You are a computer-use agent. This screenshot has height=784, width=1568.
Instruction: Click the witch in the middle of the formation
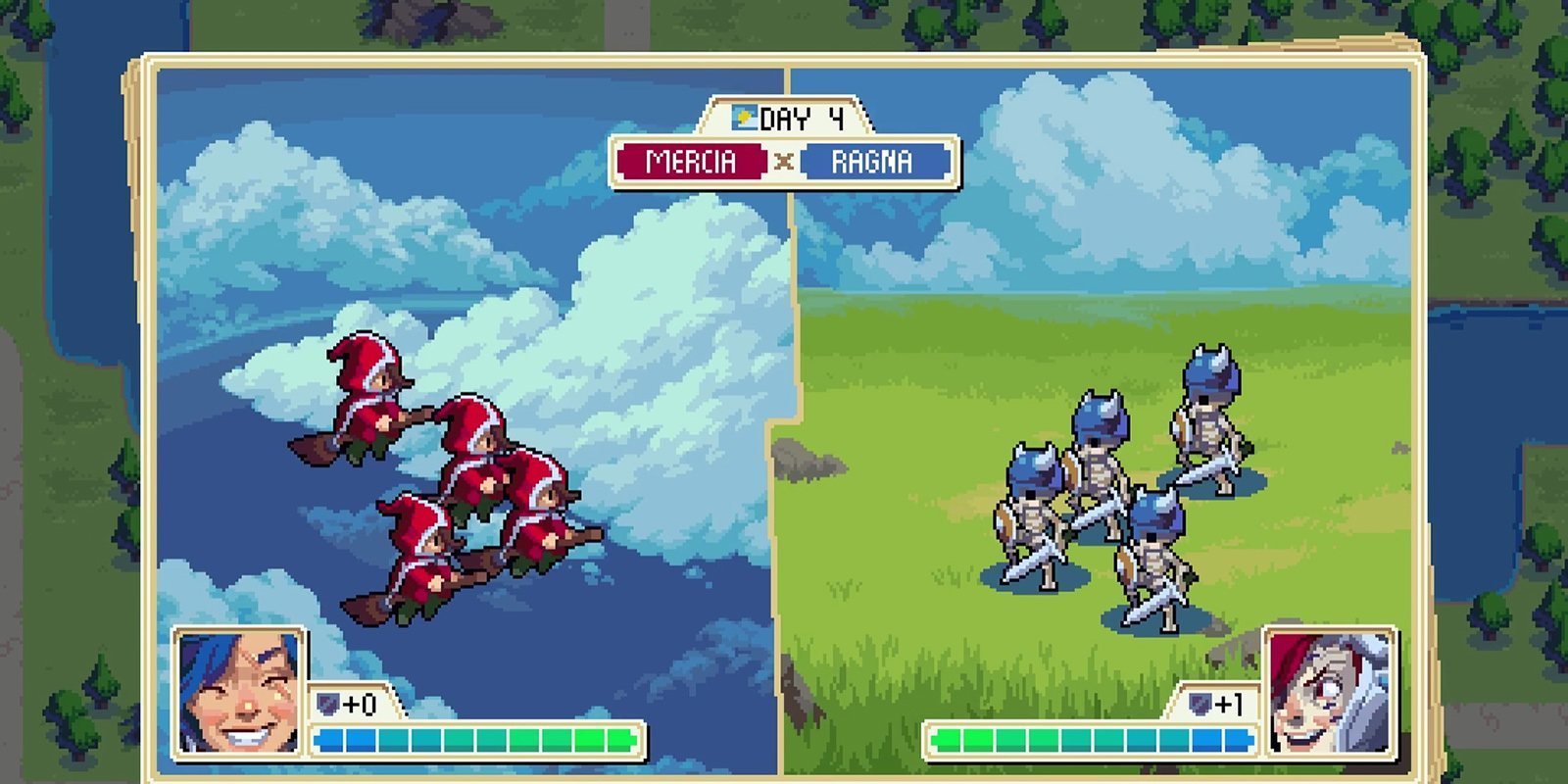point(480,451)
